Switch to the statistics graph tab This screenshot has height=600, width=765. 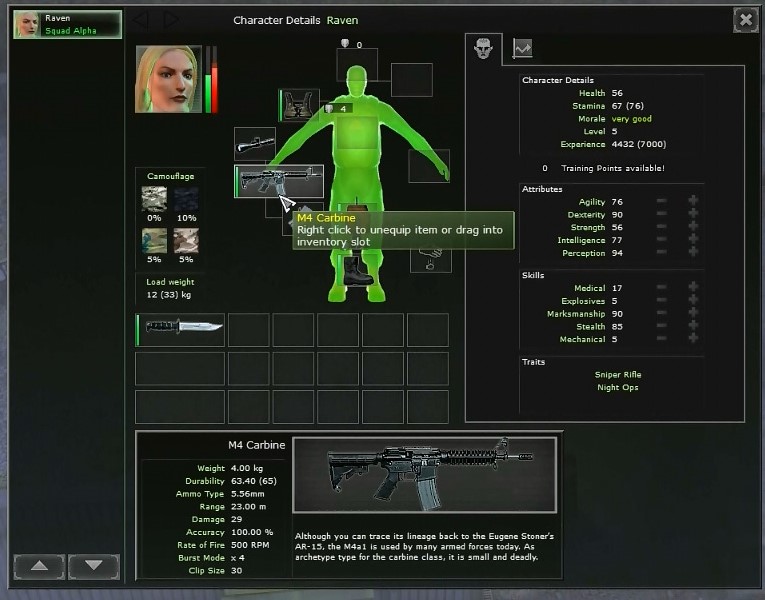[x=523, y=47]
